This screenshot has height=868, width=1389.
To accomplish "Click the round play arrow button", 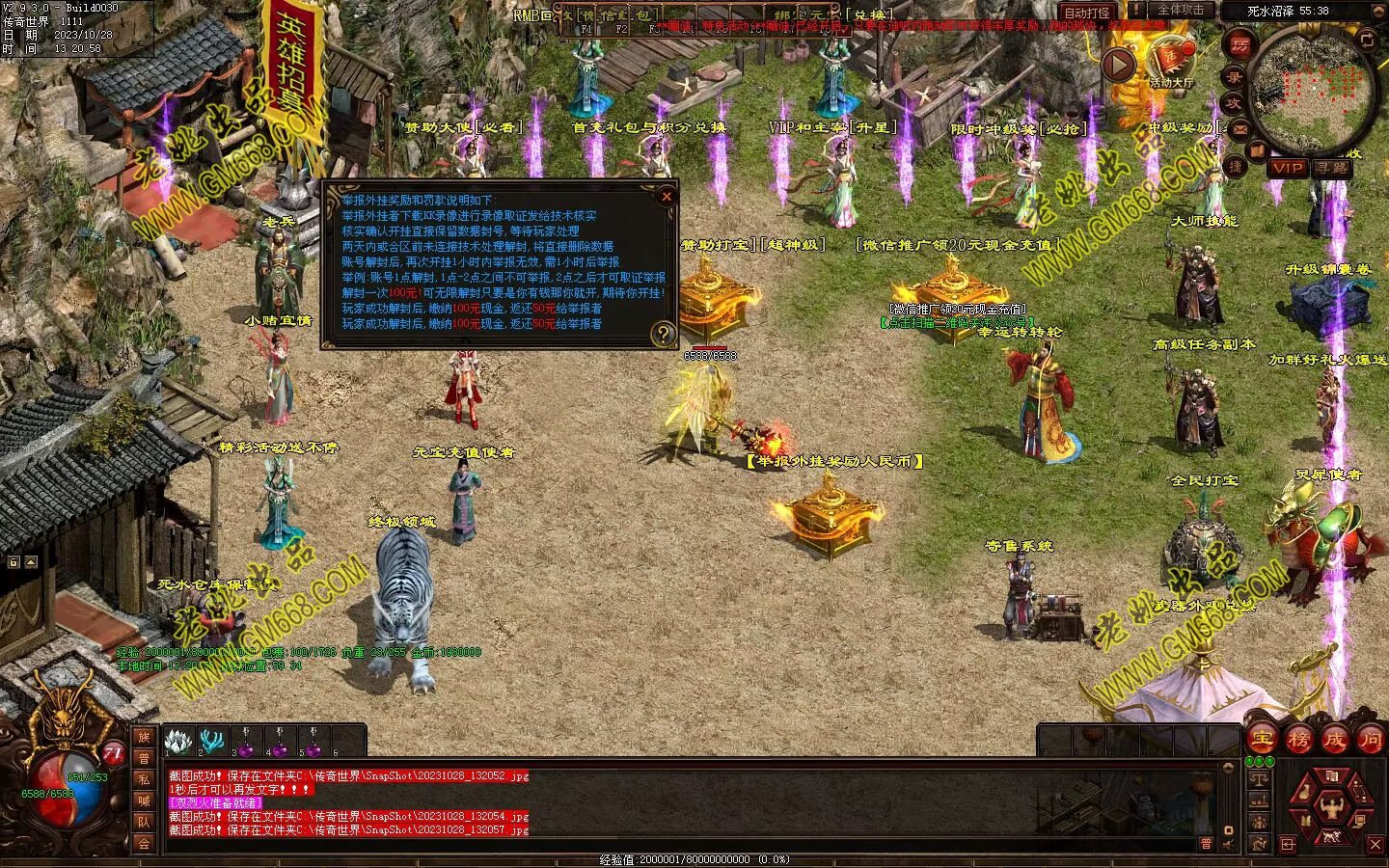I will [x=1118, y=65].
